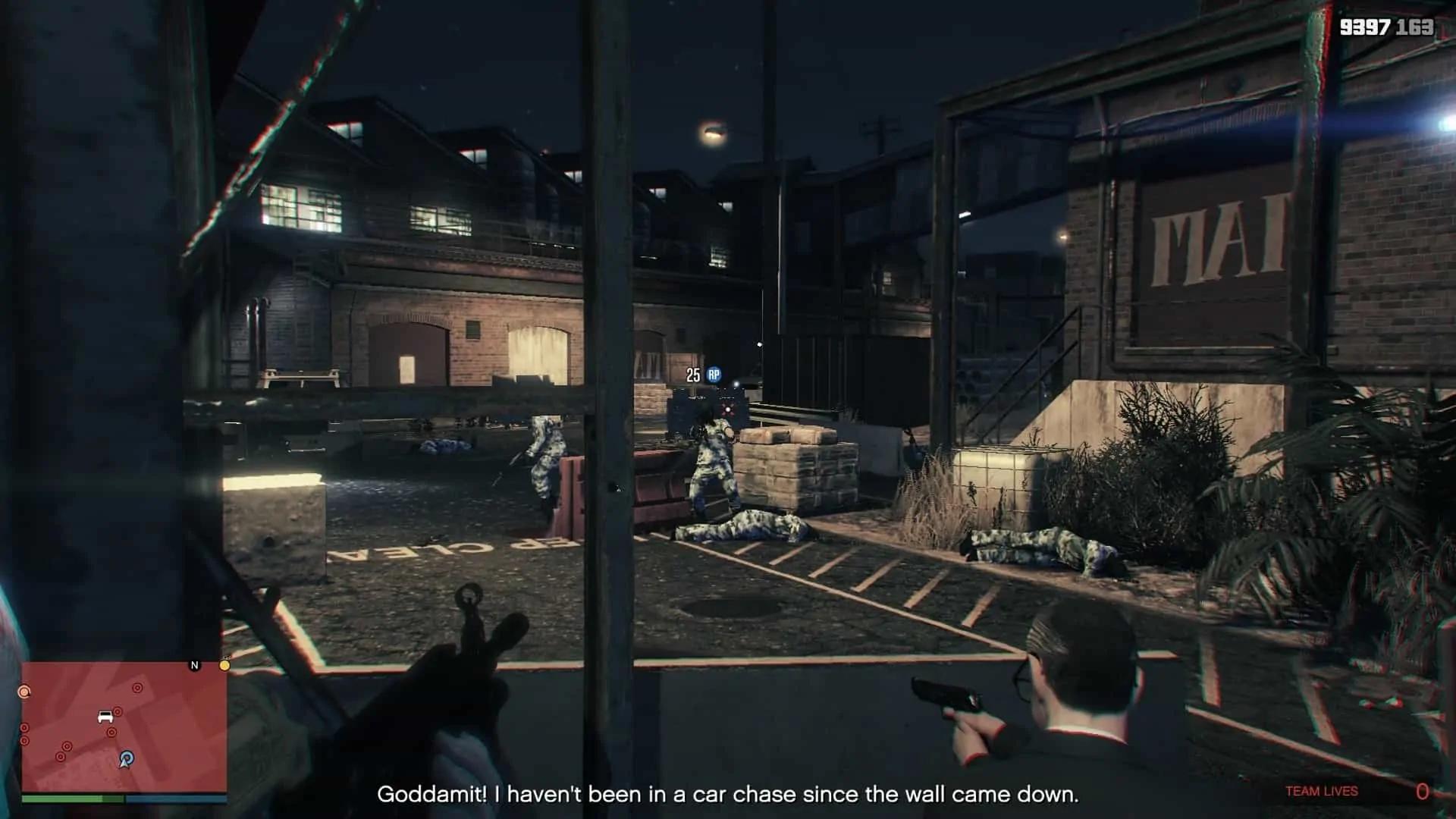Select the white car marker on the minimap
Screen dimensions: 1456x819
click(105, 717)
